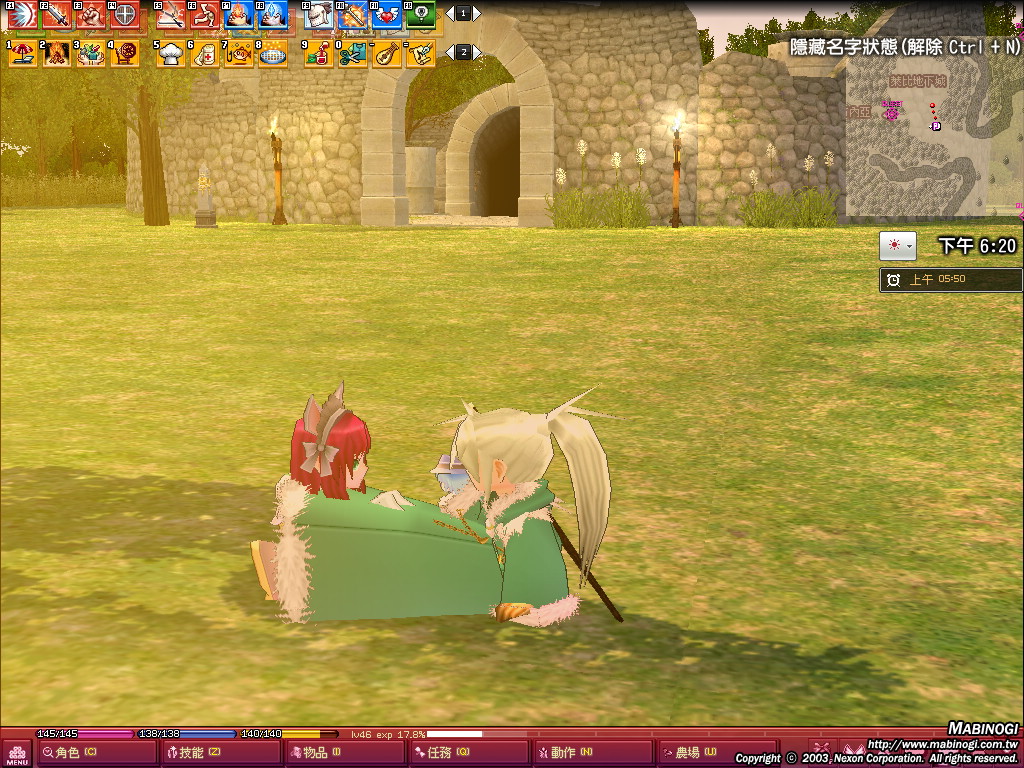Click the alarm clock time bar
Image resolution: width=1024 pixels, height=768 pixels.
click(950, 280)
